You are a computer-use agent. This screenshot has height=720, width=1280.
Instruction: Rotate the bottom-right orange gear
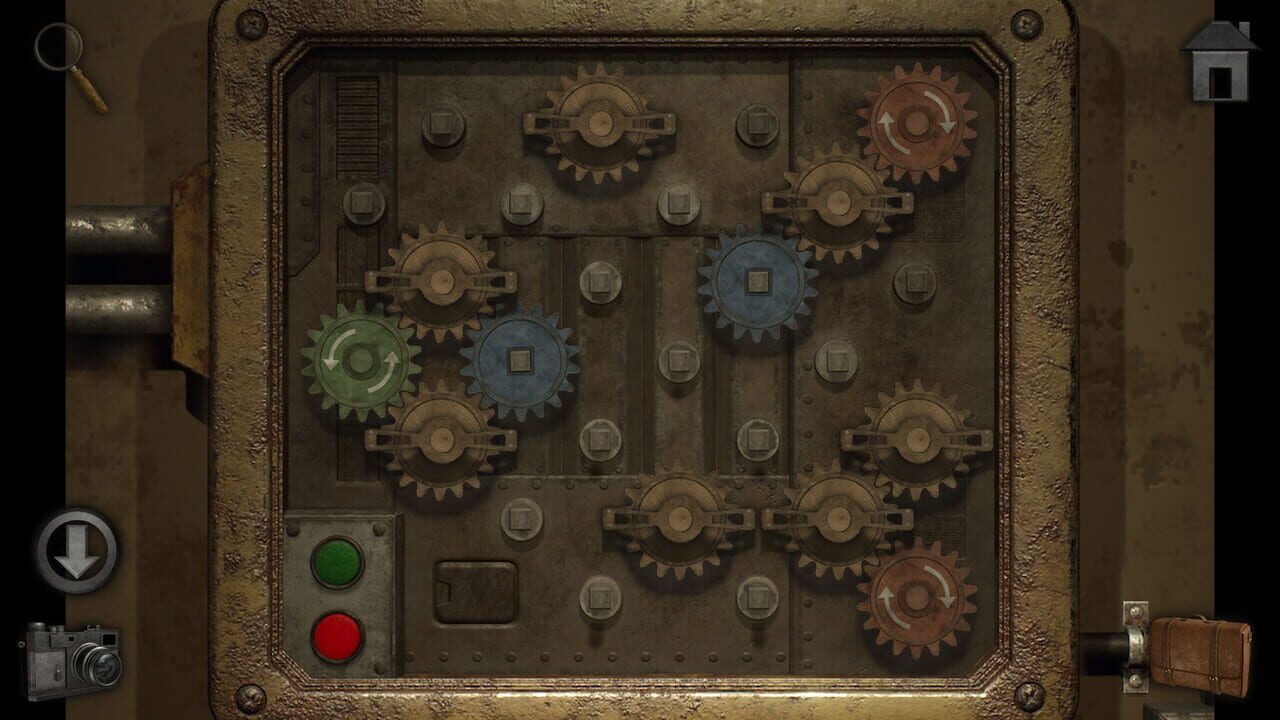915,600
